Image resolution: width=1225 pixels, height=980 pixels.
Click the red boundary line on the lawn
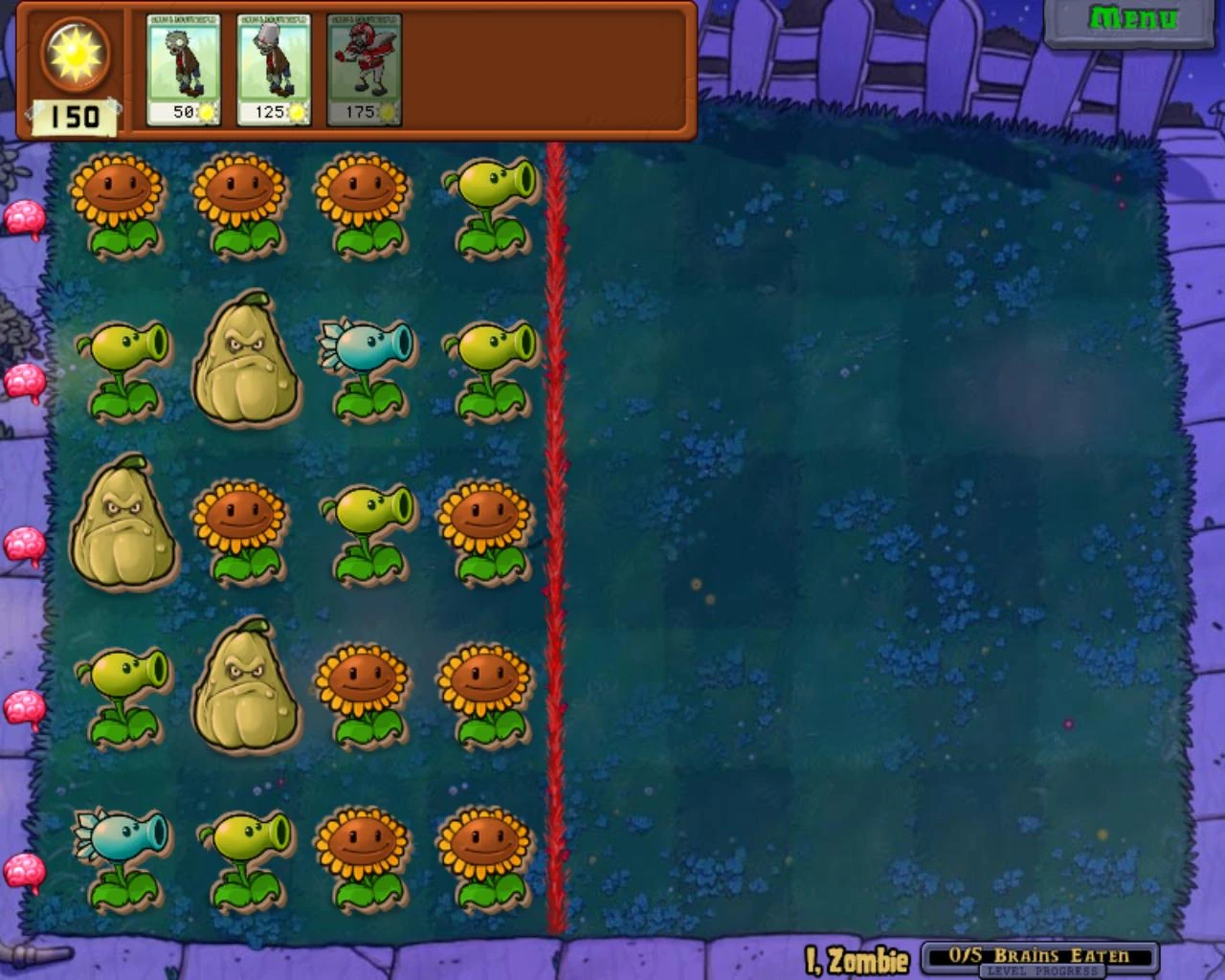coord(555,536)
